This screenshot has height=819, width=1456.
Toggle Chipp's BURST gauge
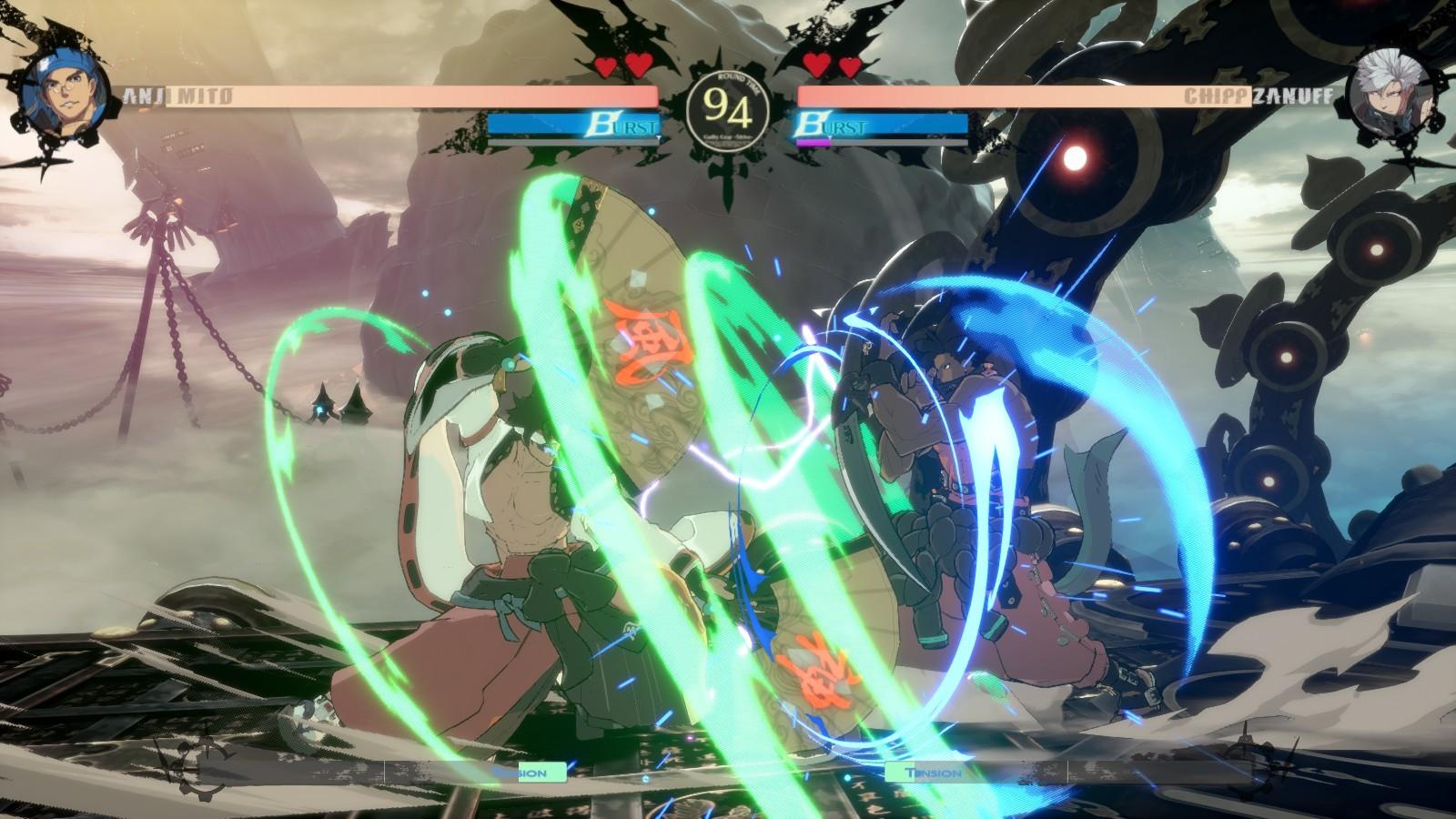878,126
